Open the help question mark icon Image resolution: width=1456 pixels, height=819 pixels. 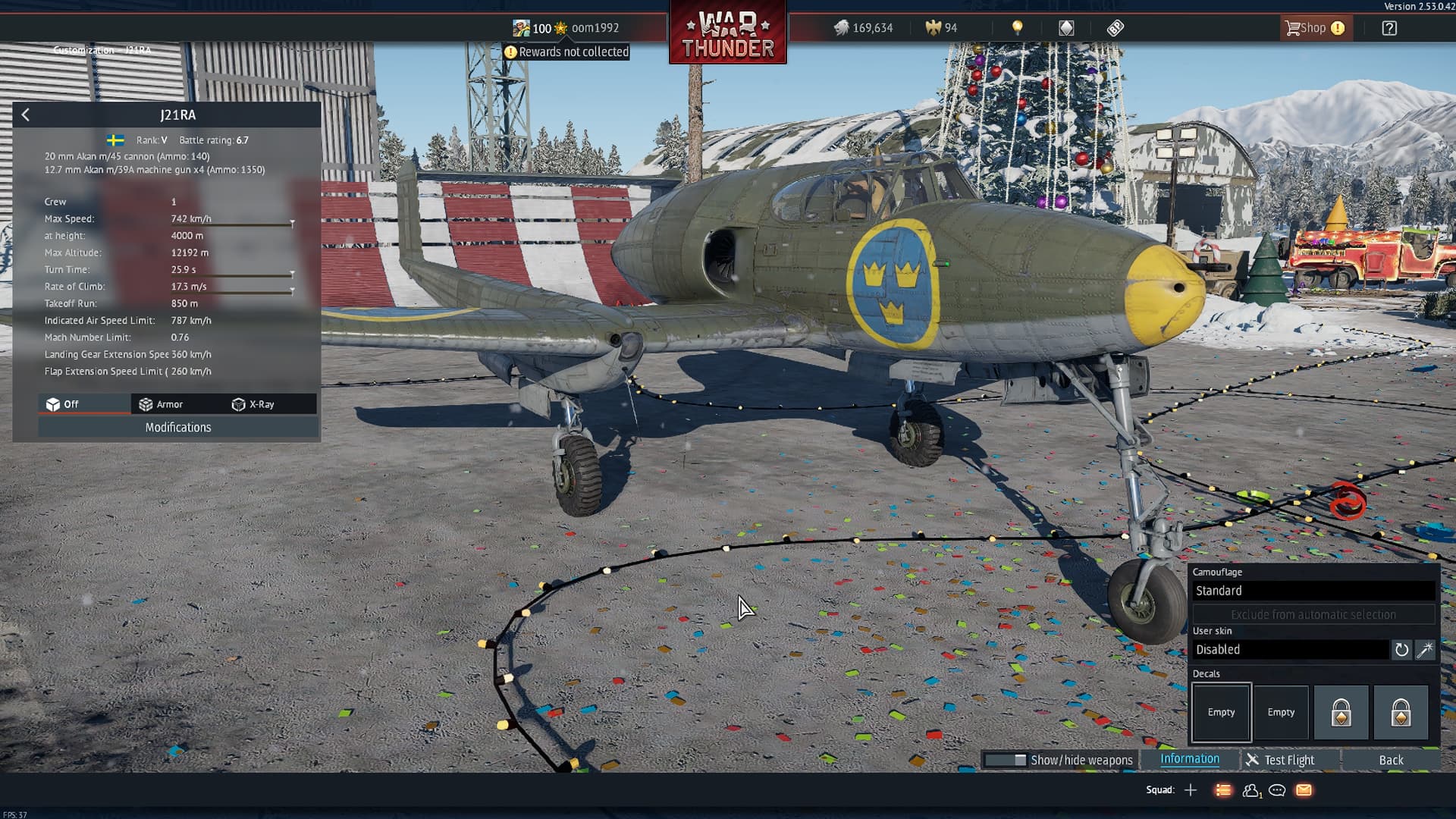1389,28
